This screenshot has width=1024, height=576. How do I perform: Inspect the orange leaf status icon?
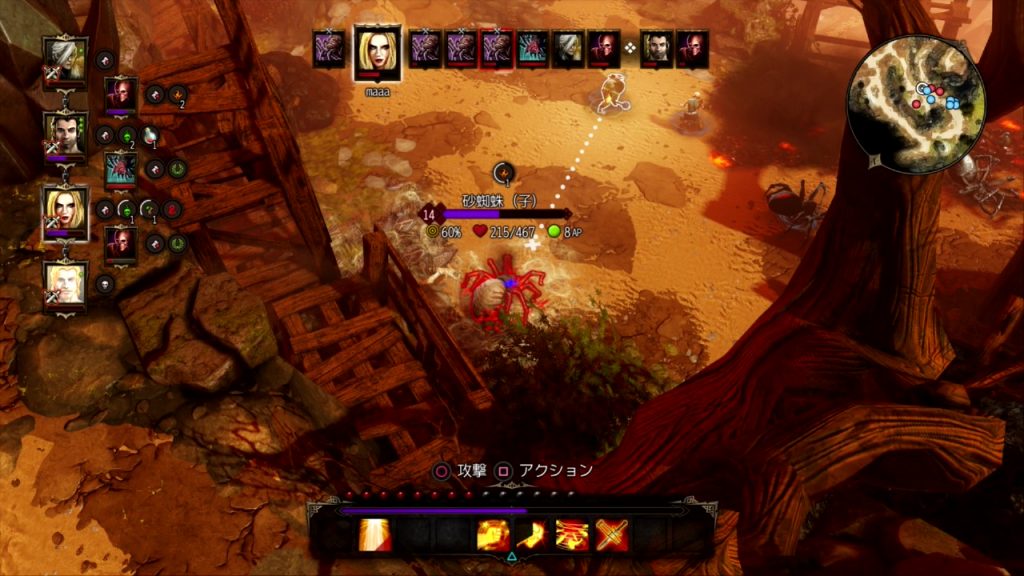click(177, 95)
